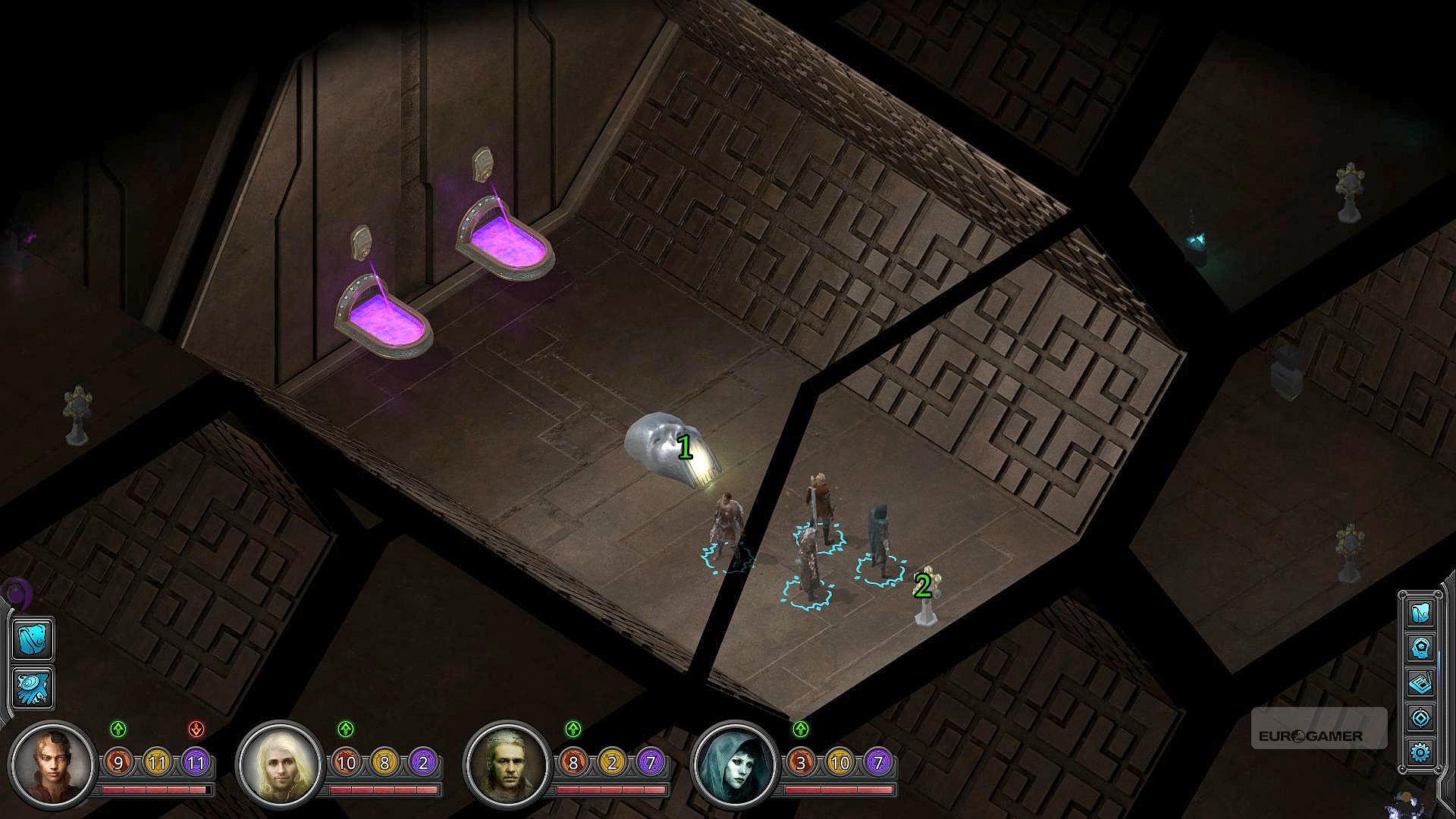The height and width of the screenshot is (819, 1456).
Task: Activate the swirling hand abilities icon
Action: click(x=33, y=687)
